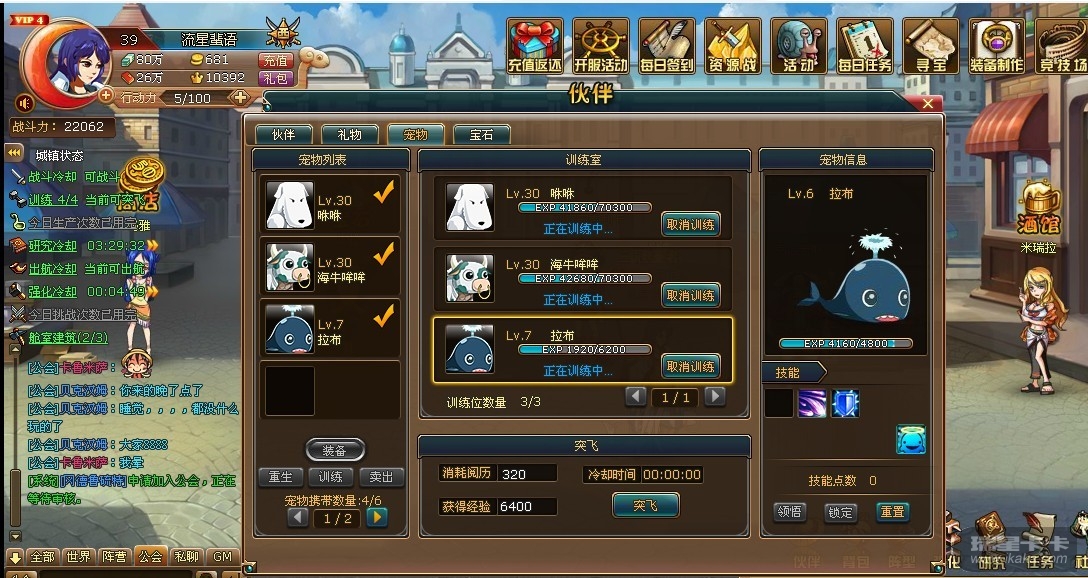
Task: Click the 锁定 lock skill button
Action: [x=840, y=512]
